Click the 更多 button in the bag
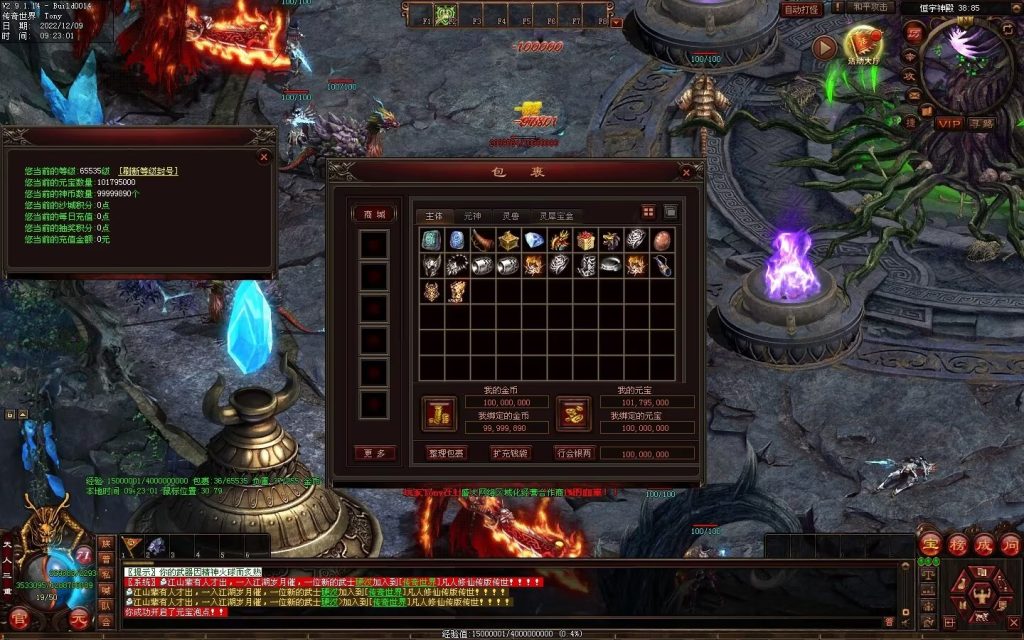The height and width of the screenshot is (640, 1024). point(375,453)
